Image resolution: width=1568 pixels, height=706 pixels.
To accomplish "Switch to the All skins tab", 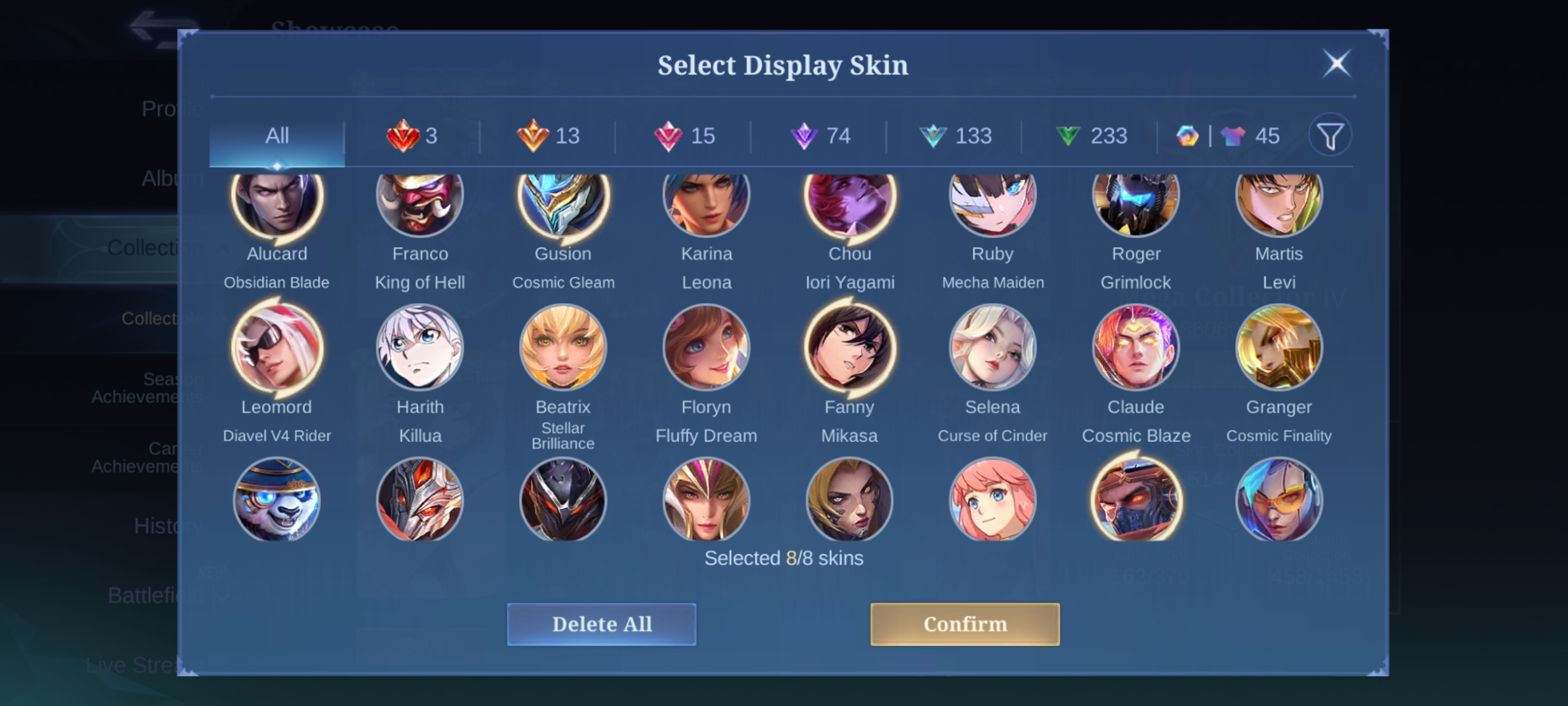I will 277,136.
